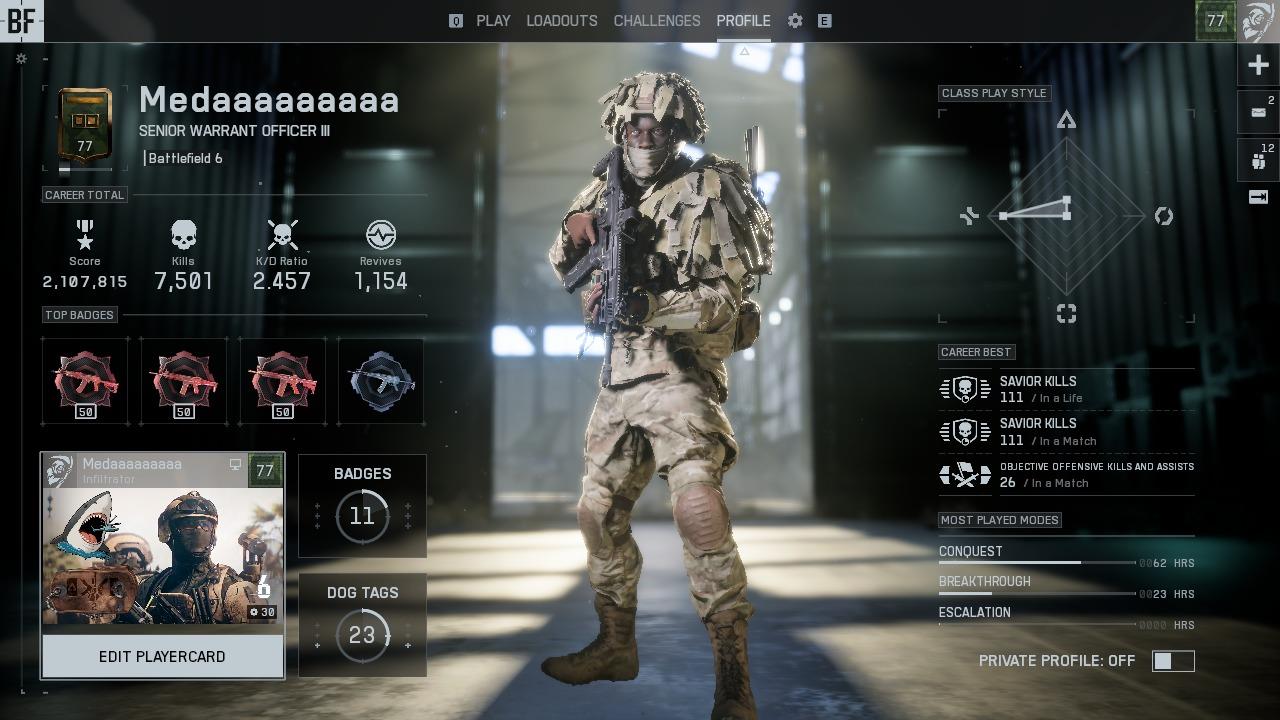The width and height of the screenshot is (1280, 720).
Task: Click the Edit Playercard button
Action: [x=162, y=657]
